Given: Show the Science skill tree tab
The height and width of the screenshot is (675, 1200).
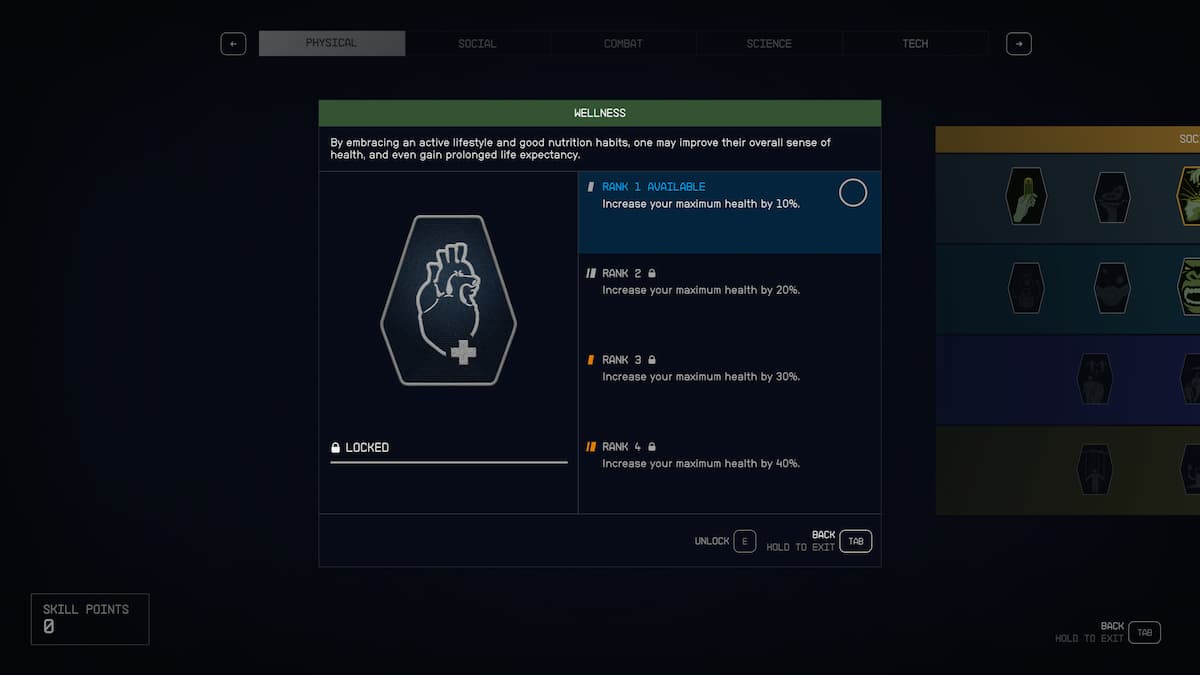Looking at the screenshot, I should (x=769, y=44).
